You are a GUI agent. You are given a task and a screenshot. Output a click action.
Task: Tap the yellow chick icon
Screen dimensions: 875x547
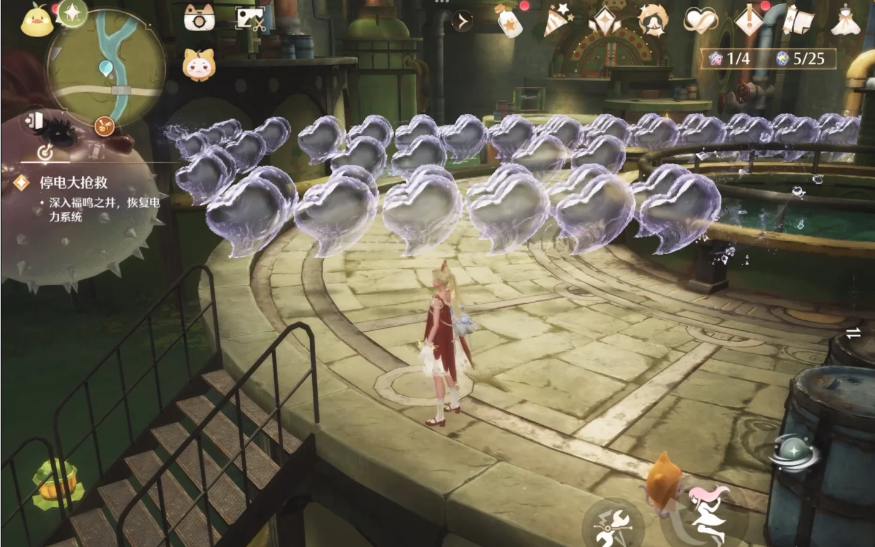coord(35,19)
